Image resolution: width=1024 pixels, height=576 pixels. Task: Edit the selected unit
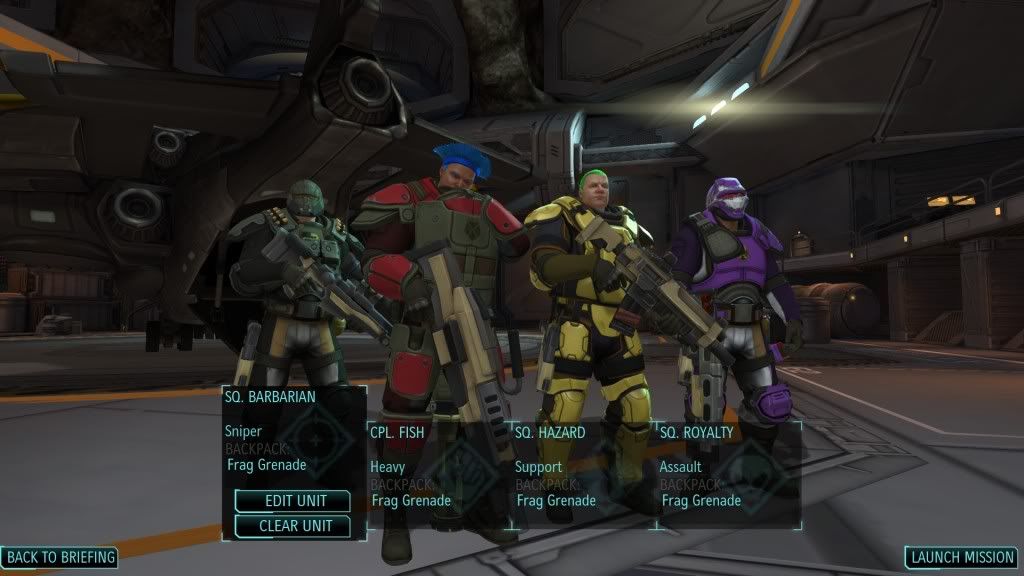pos(293,501)
